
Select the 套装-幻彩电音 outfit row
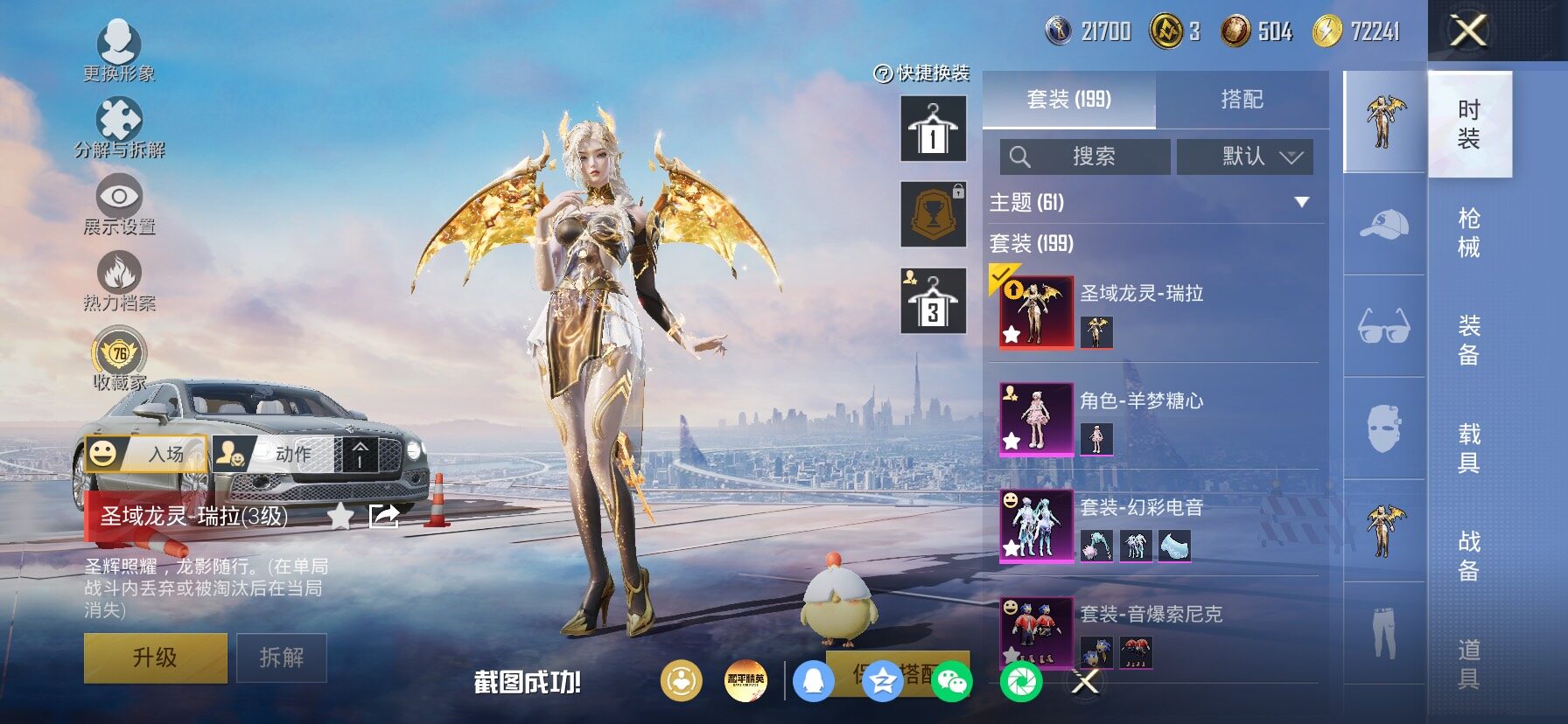click(1155, 526)
